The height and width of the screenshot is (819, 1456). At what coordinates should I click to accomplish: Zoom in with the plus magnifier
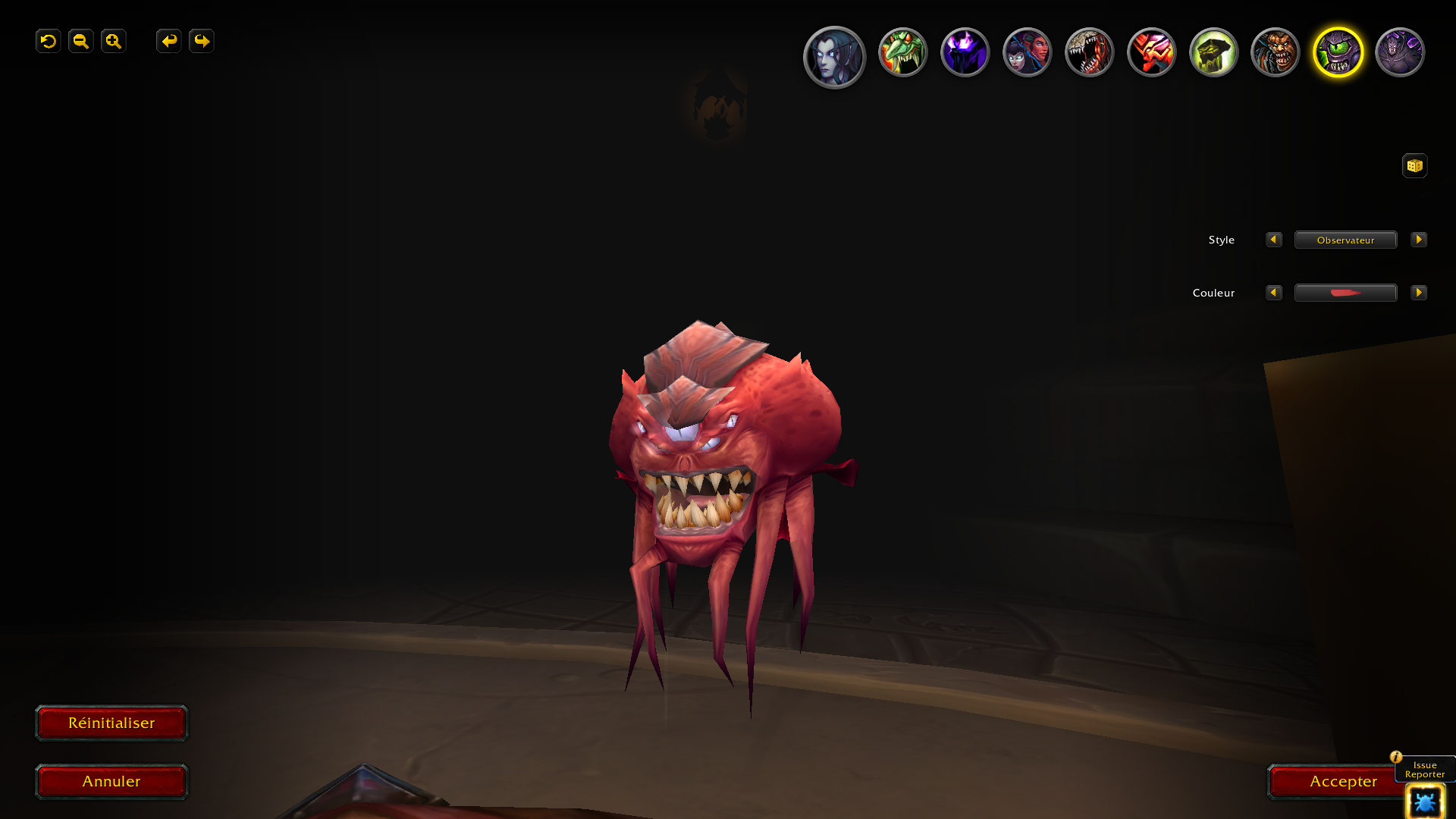pyautogui.click(x=114, y=41)
